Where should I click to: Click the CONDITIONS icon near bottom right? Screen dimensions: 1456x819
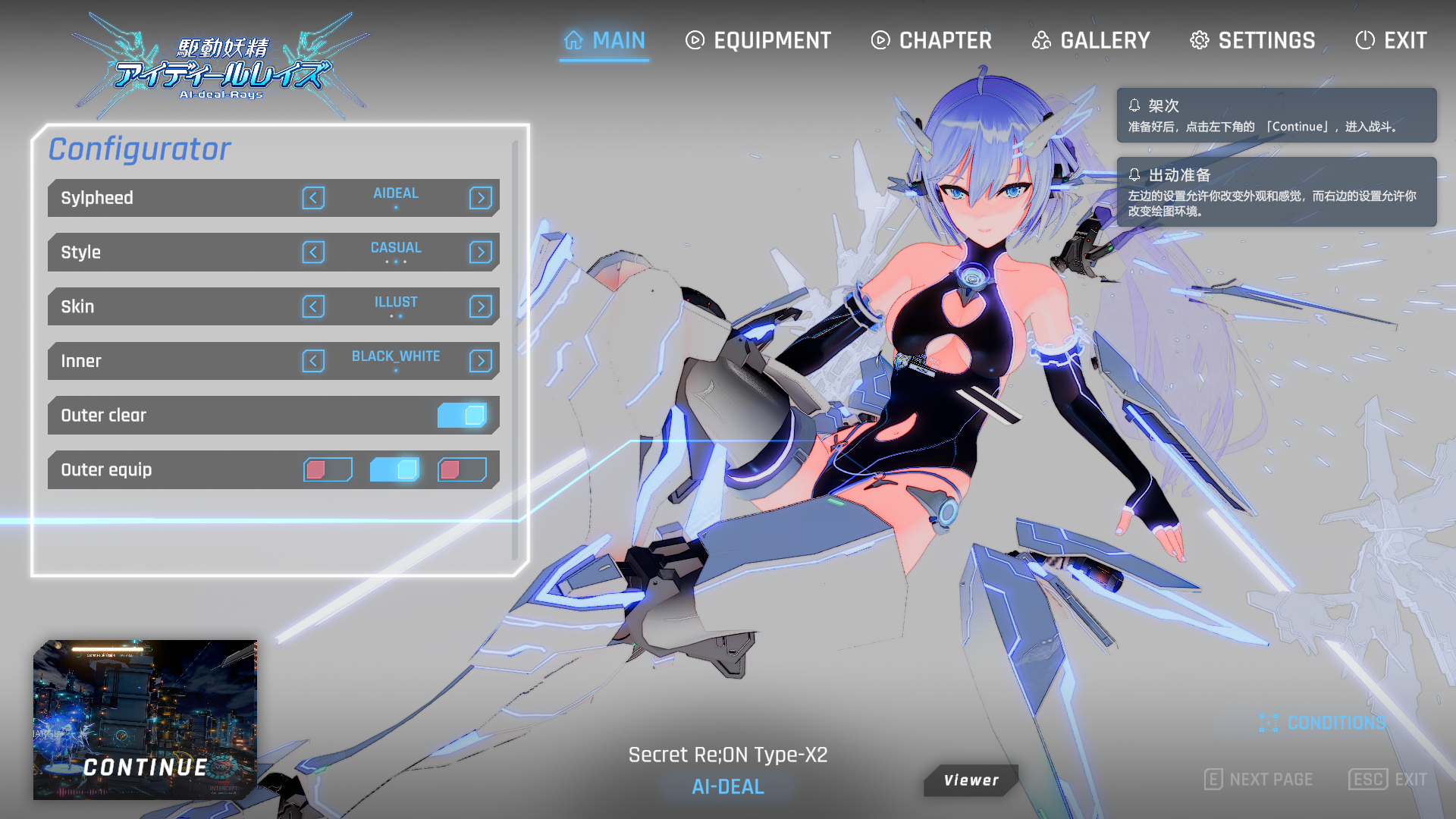point(1269,723)
